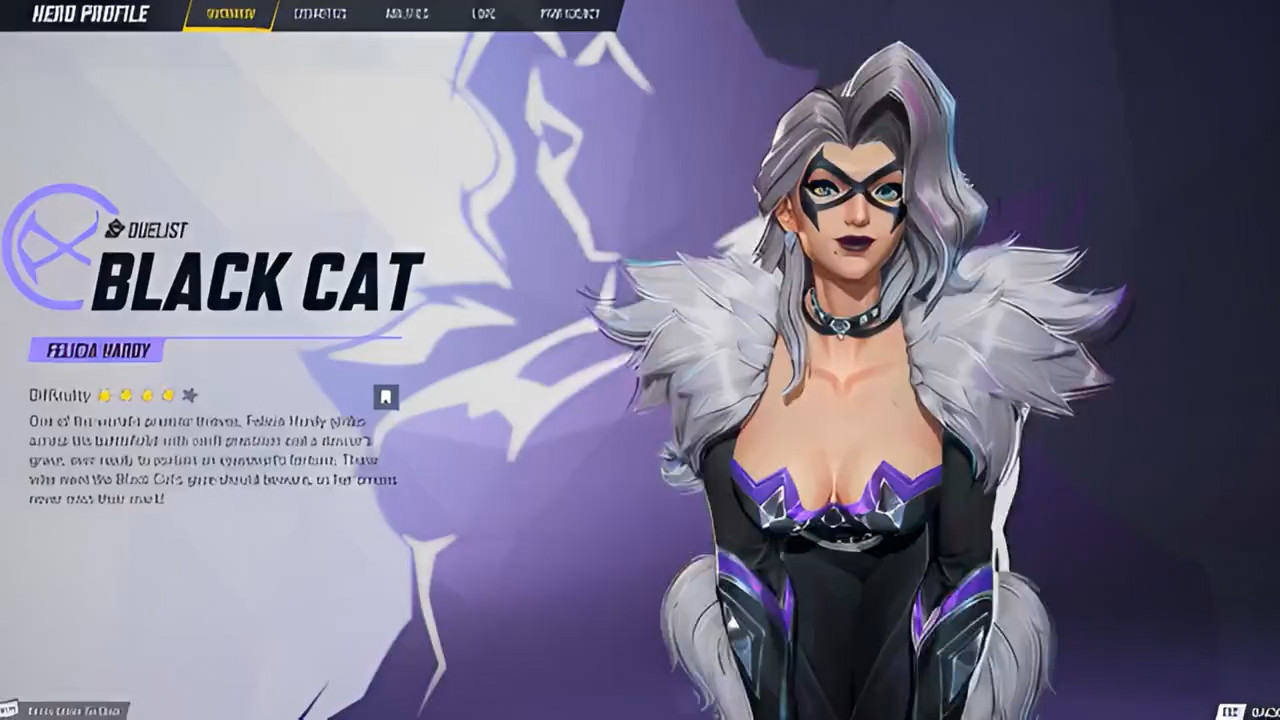The image size is (1280, 720).
Task: Show the Lore tab
Action: (483, 14)
